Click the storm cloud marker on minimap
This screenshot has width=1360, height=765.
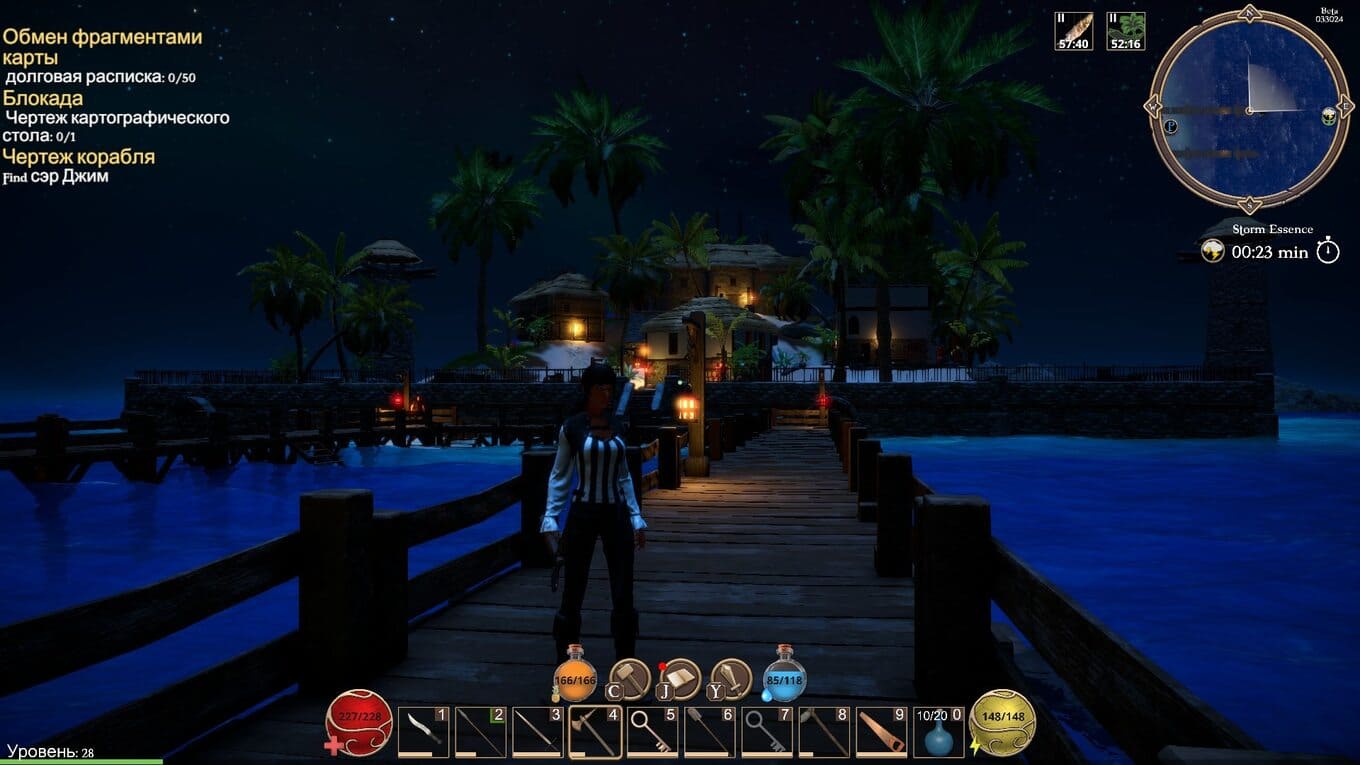[x=1330, y=115]
